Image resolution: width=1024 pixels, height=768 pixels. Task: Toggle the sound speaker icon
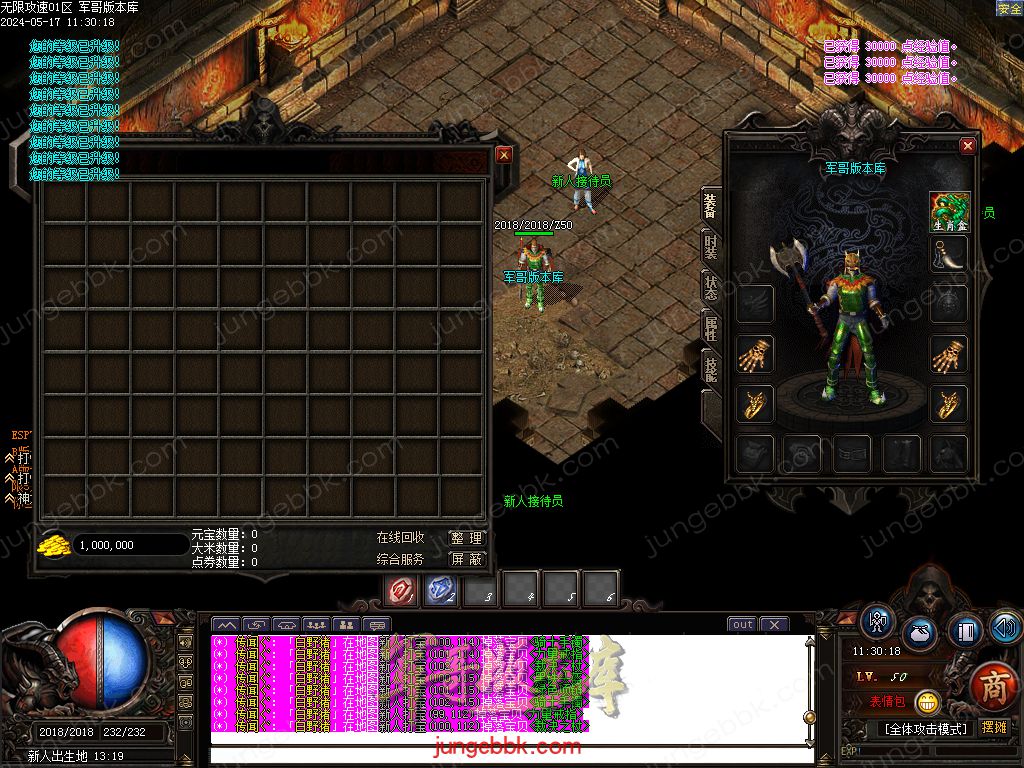coord(1005,628)
